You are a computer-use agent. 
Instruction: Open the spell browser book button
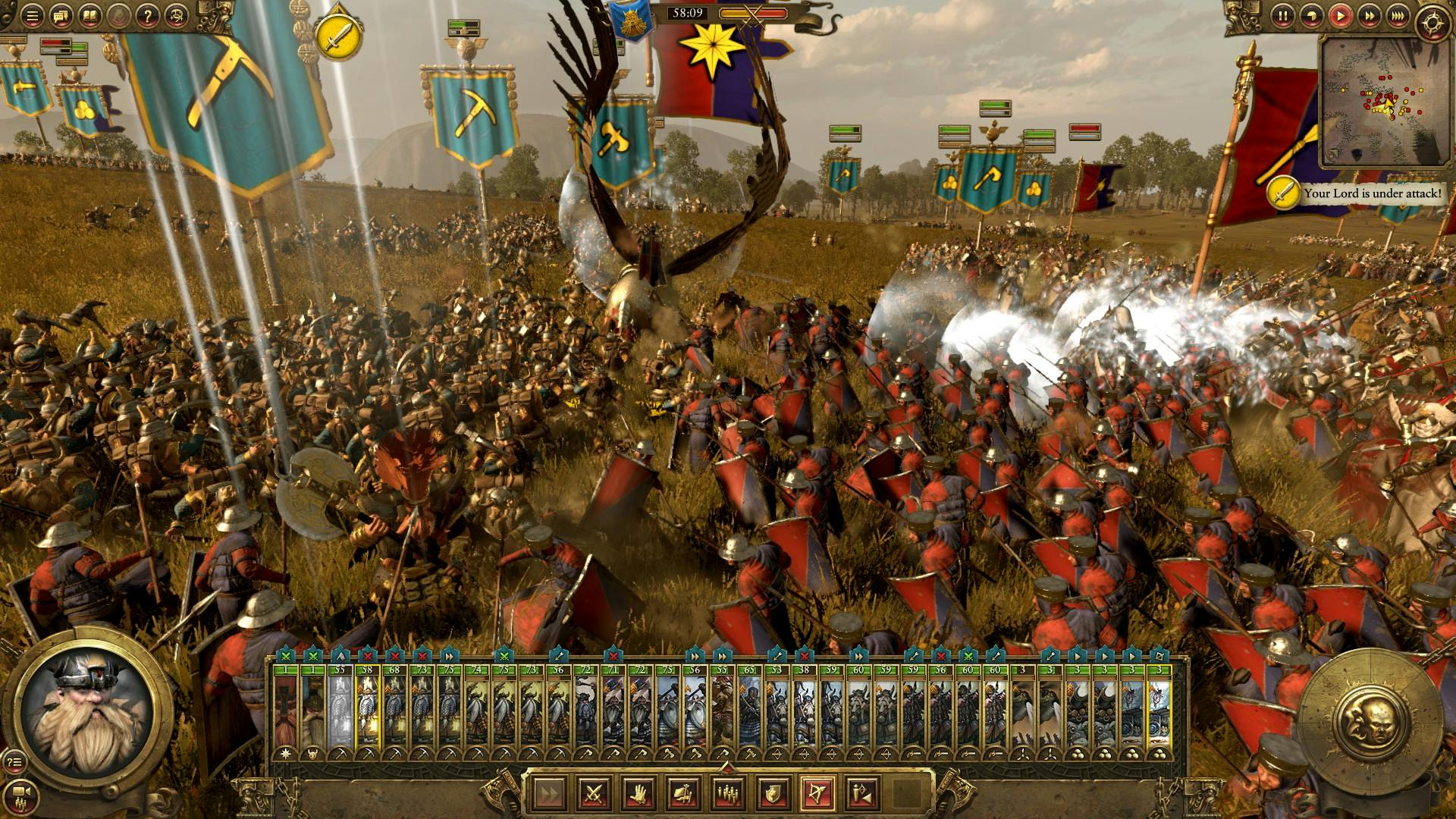pyautogui.click(x=90, y=15)
